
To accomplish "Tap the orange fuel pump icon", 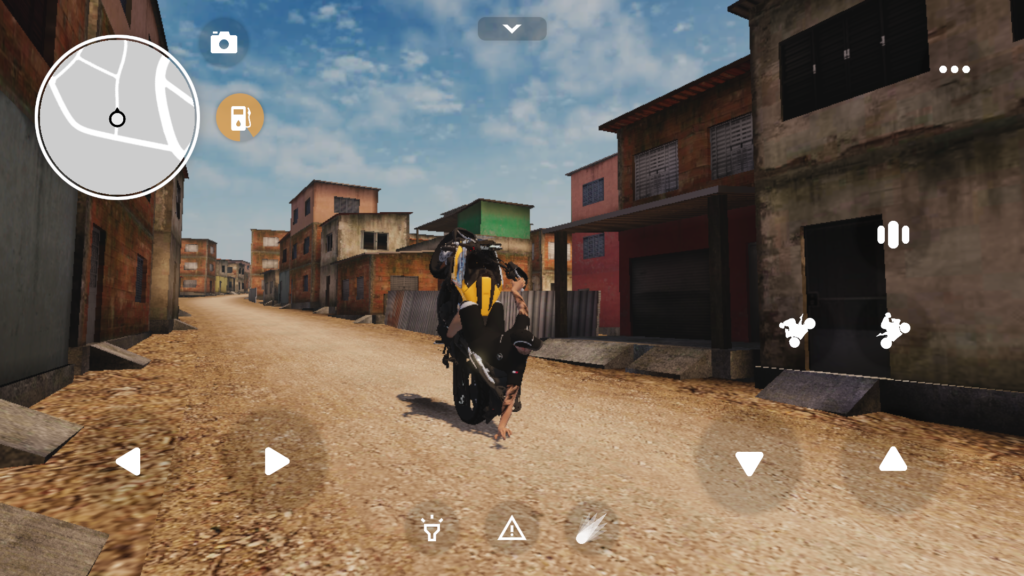I will [x=240, y=118].
